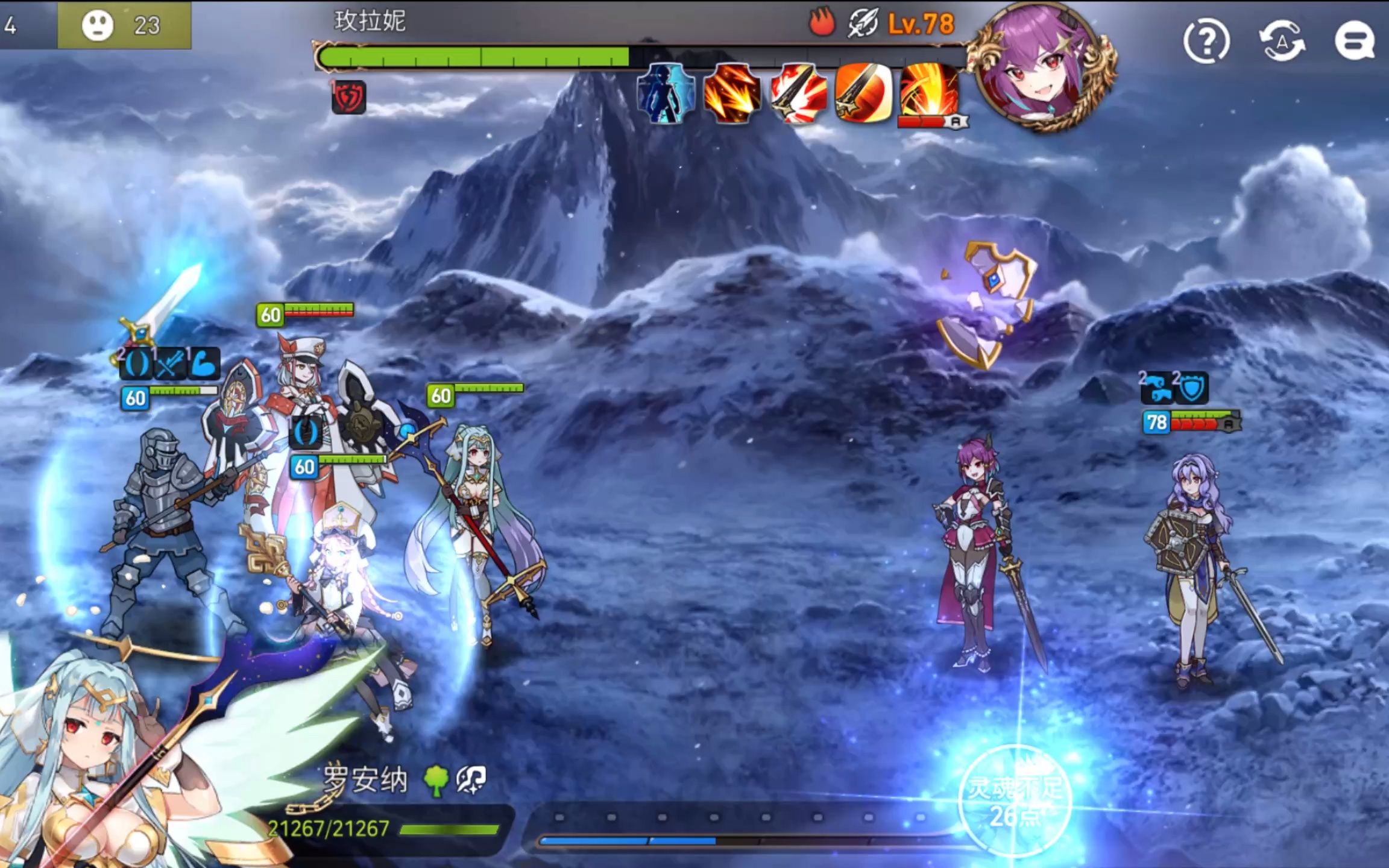Check the green tree element icon beside 罗安纳
Screen dimensions: 1389x868
point(436,781)
